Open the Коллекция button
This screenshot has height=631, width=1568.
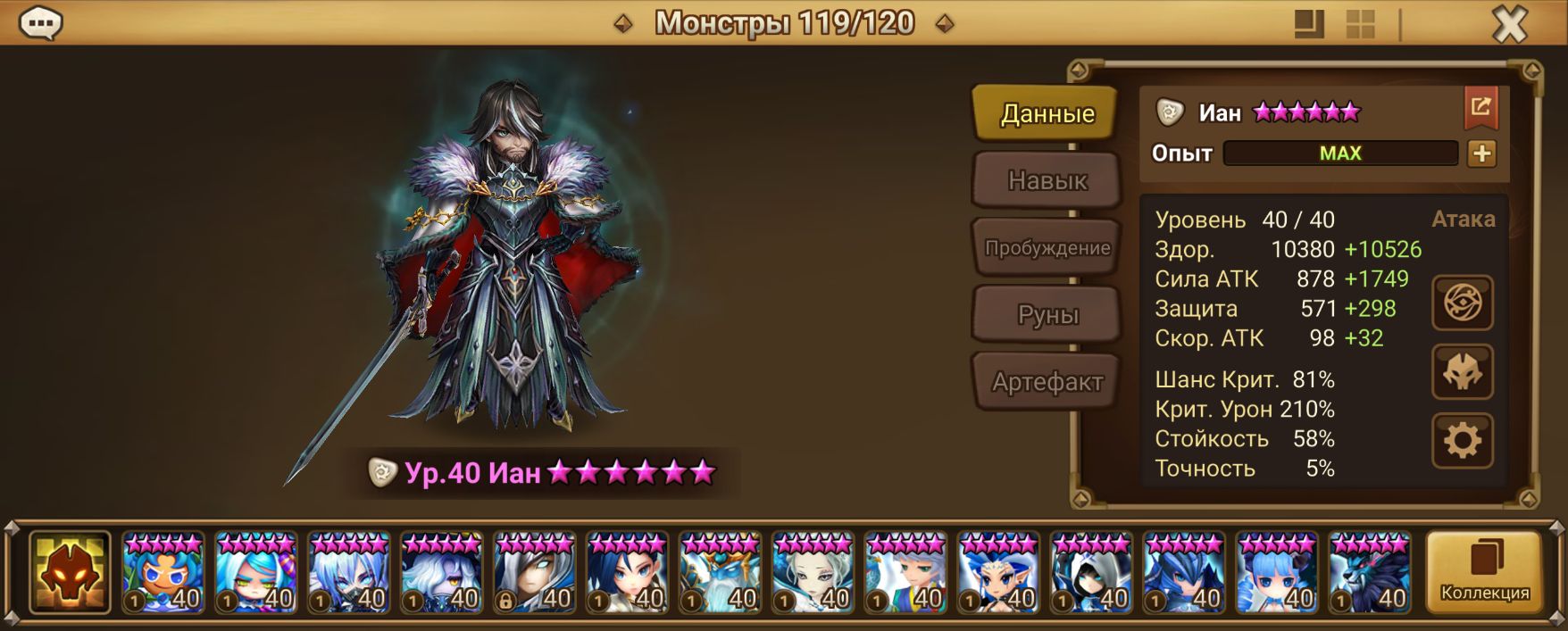1484,572
